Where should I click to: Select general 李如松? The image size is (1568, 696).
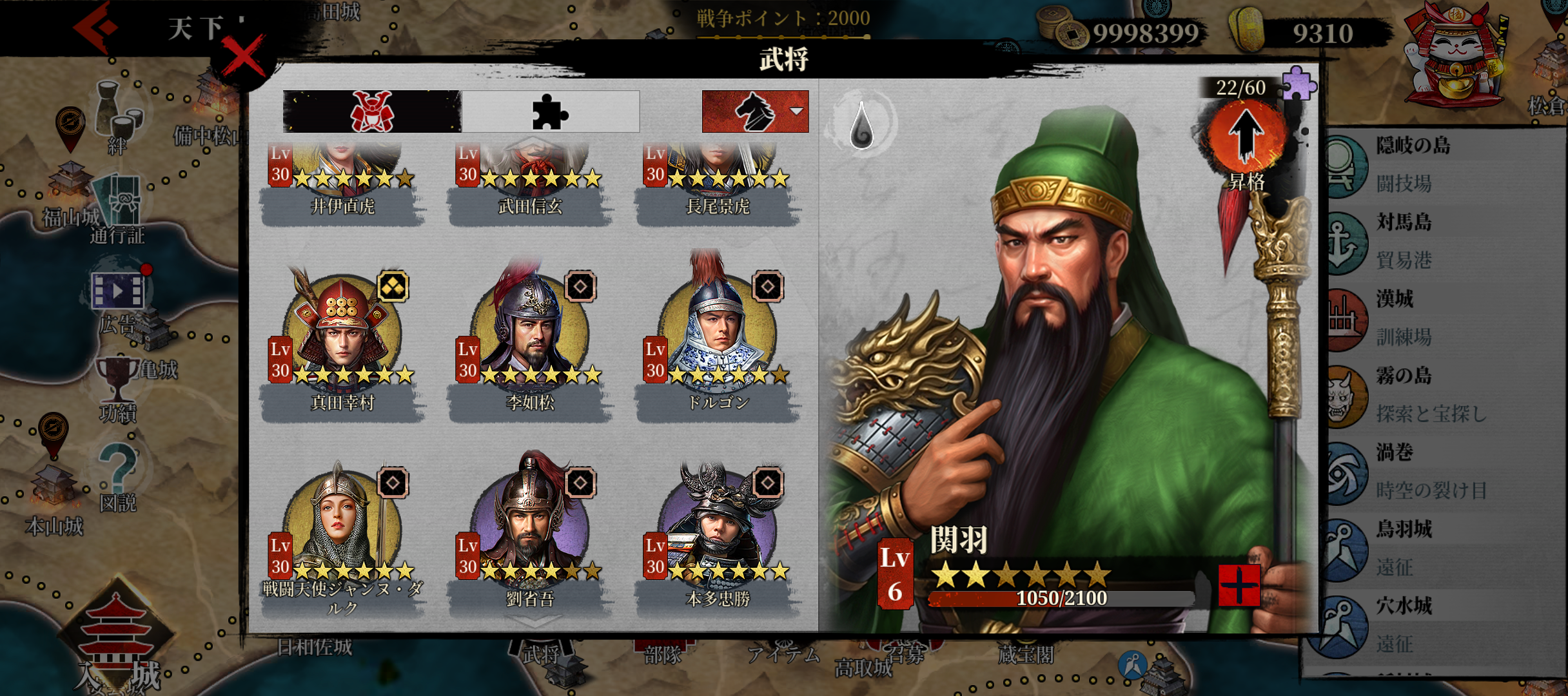530,334
